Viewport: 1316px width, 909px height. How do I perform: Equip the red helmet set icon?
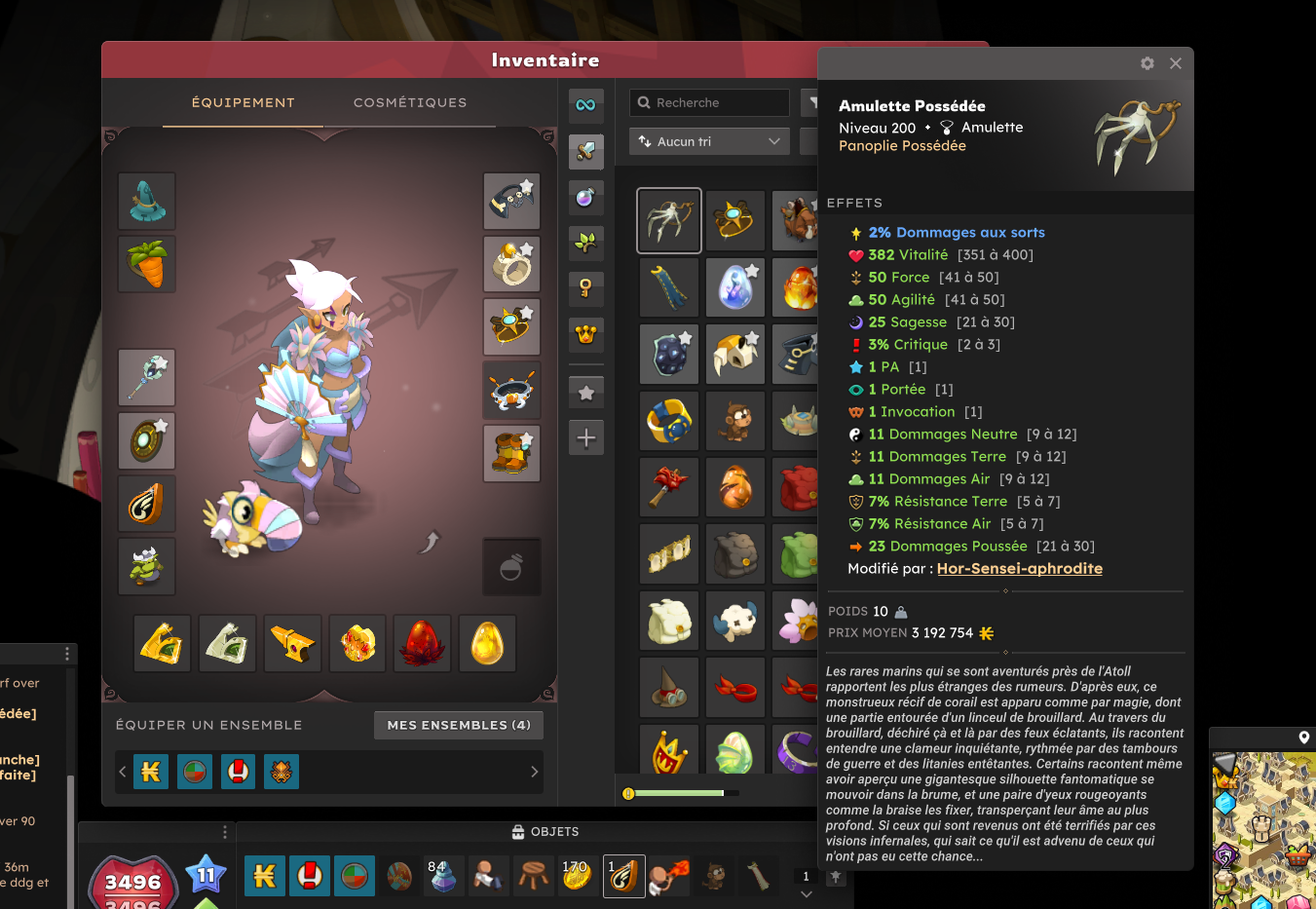tap(239, 772)
